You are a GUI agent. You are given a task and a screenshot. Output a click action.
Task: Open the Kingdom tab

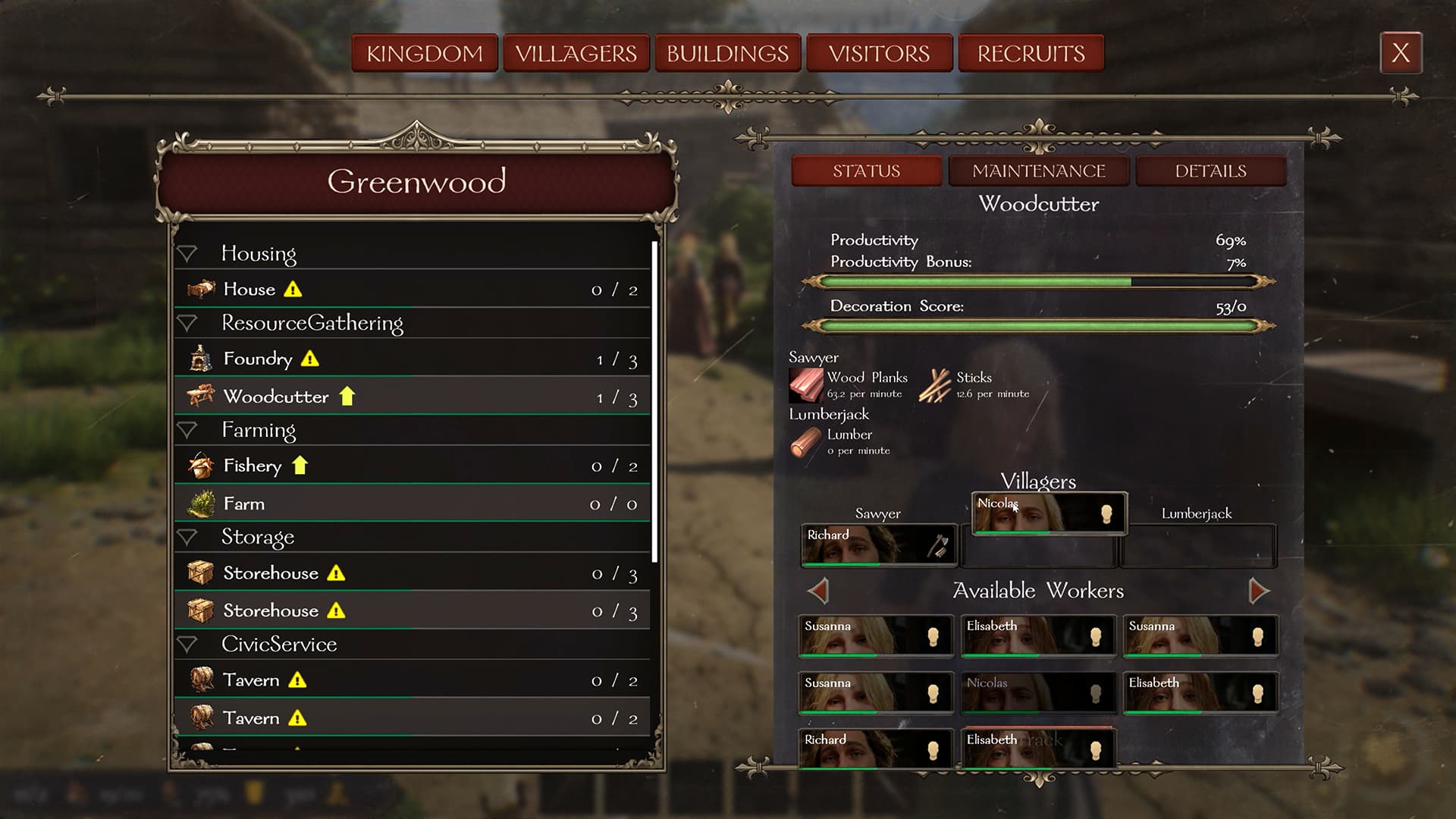[425, 54]
